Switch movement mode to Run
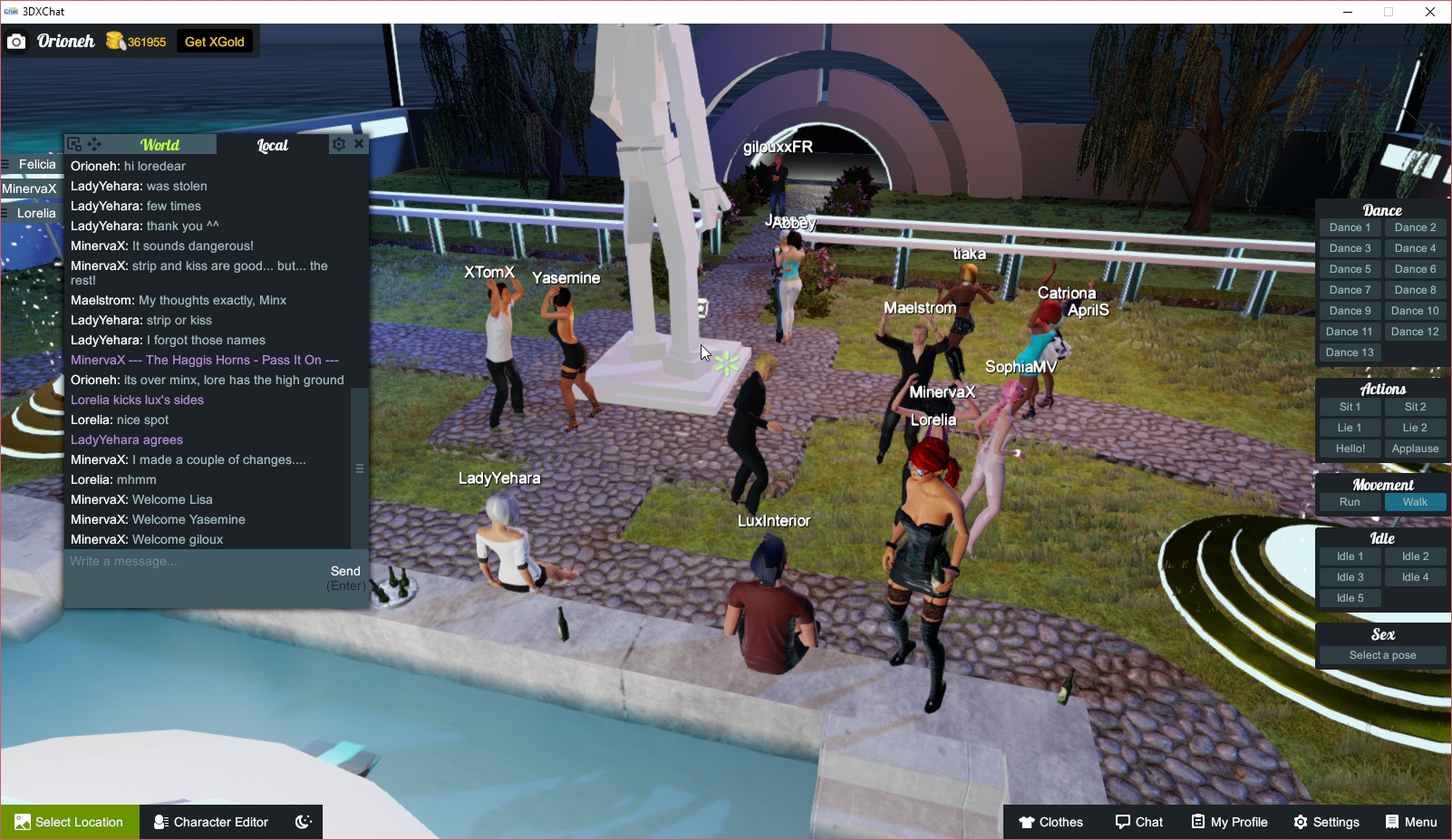 pos(1350,501)
